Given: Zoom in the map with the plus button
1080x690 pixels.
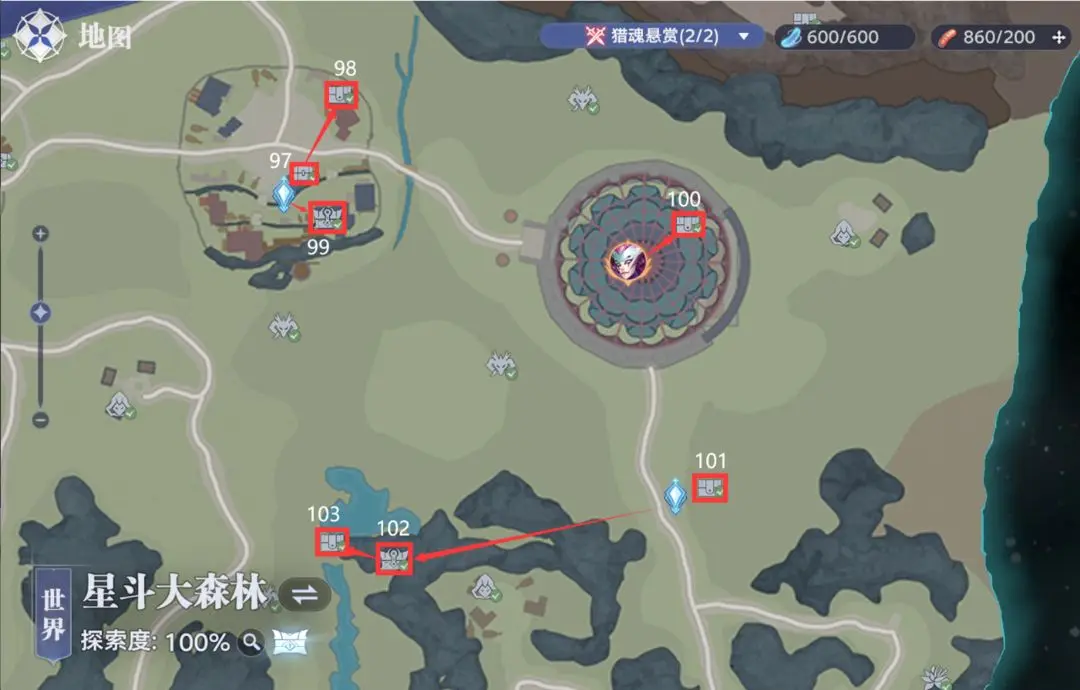Looking at the screenshot, I should (x=40, y=234).
